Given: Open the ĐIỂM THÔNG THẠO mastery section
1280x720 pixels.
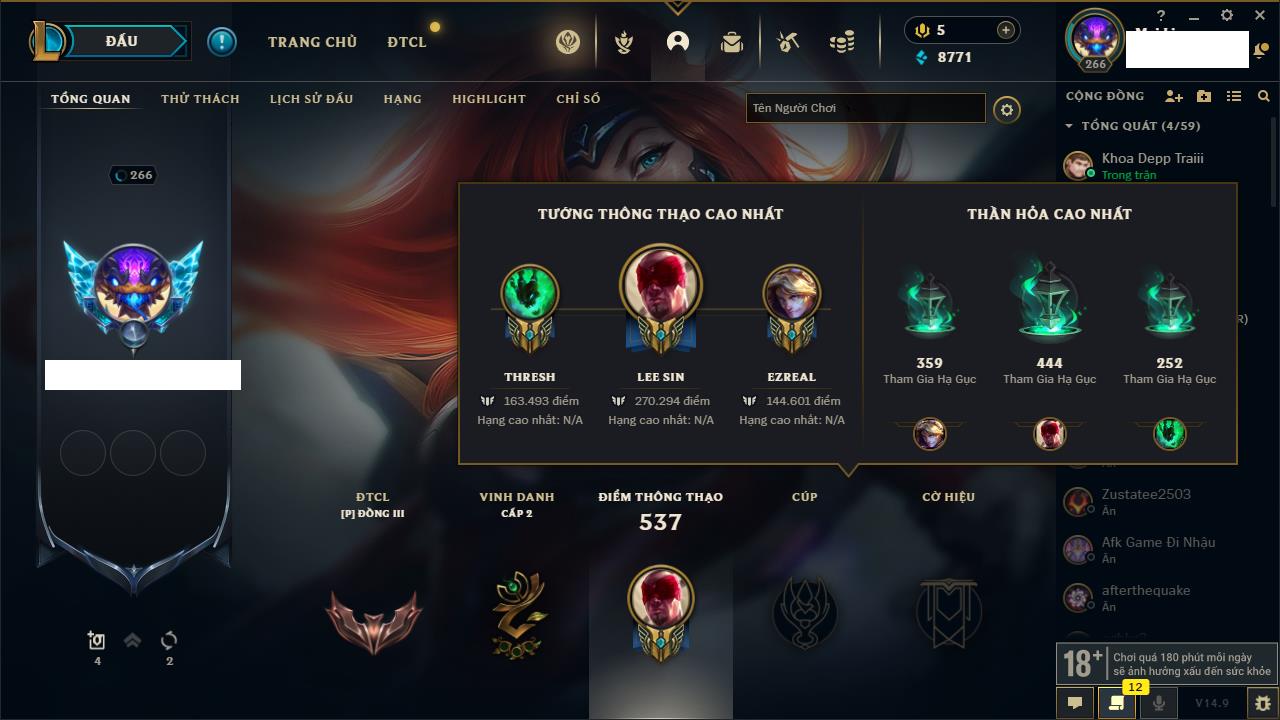Looking at the screenshot, I should click(x=660, y=600).
